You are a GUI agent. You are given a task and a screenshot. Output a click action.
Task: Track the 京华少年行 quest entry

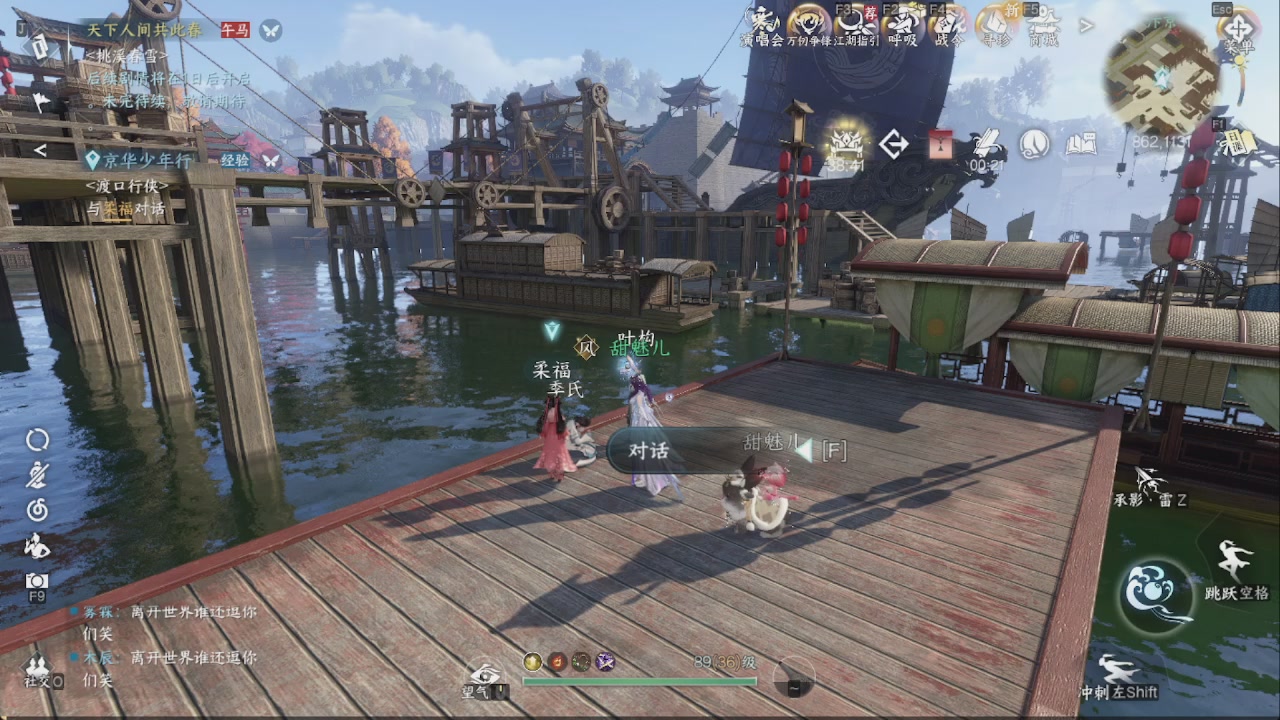138,160
